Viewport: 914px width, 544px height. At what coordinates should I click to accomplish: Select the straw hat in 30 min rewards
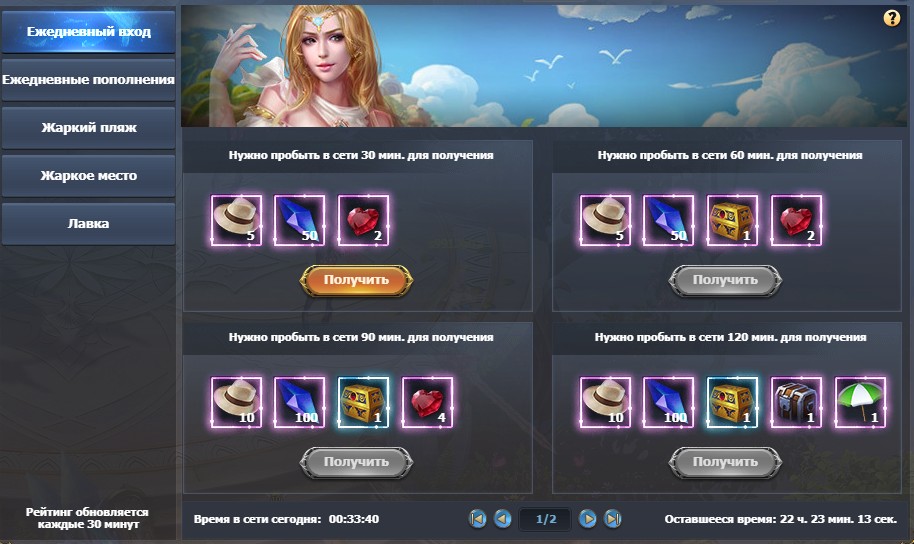[237, 220]
